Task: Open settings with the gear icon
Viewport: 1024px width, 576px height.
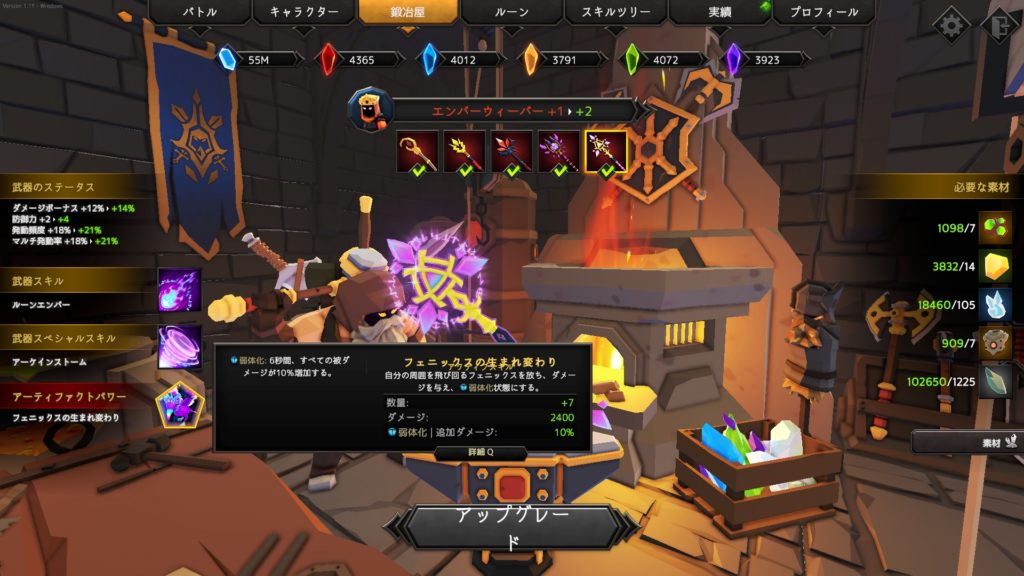Action: [x=951, y=24]
